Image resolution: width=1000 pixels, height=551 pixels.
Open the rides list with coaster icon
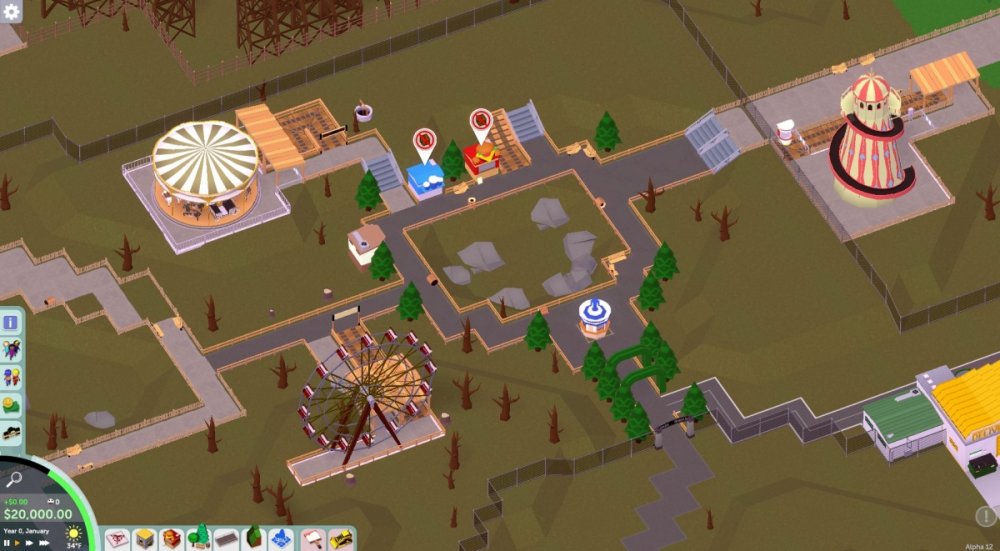pyautogui.click(x=12, y=433)
